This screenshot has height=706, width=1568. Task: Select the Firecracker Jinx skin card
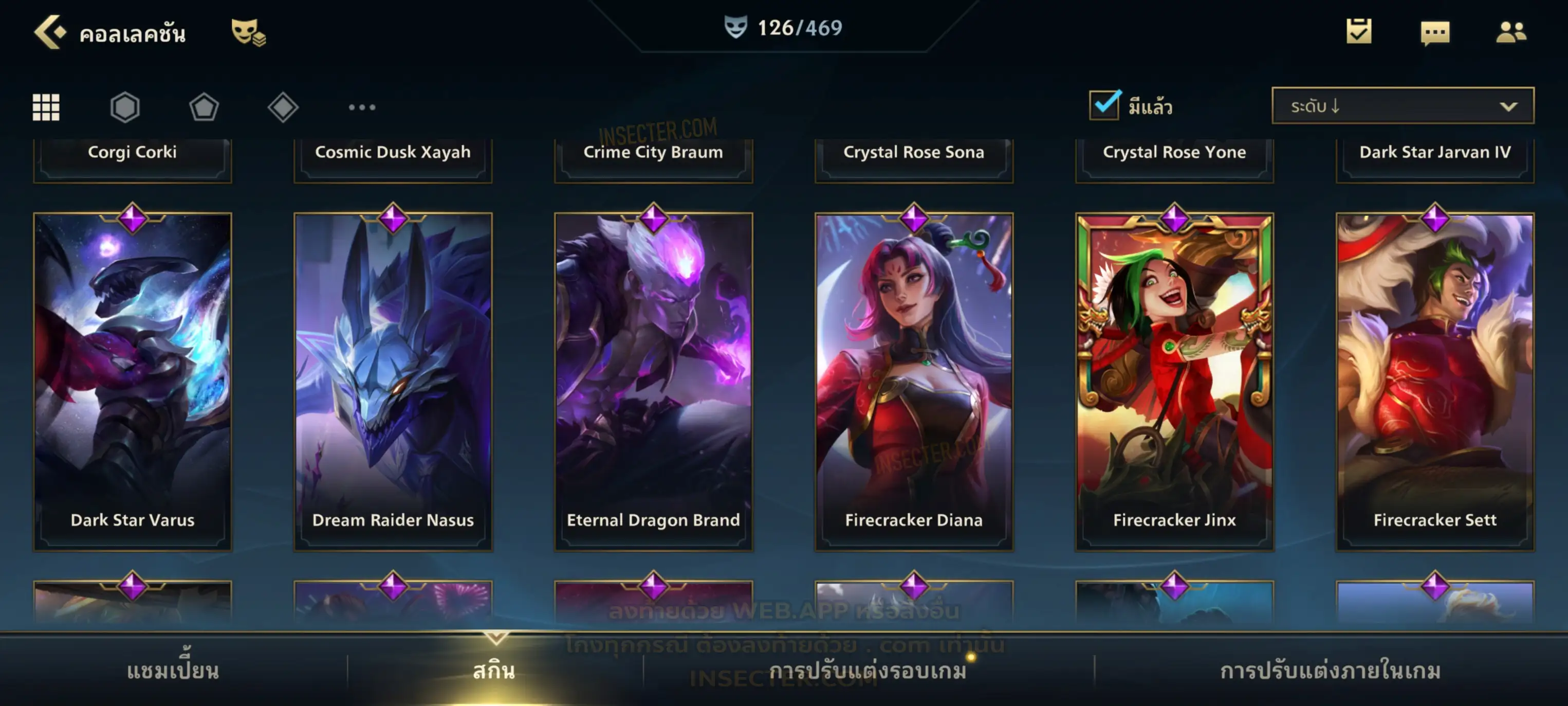tap(1174, 382)
